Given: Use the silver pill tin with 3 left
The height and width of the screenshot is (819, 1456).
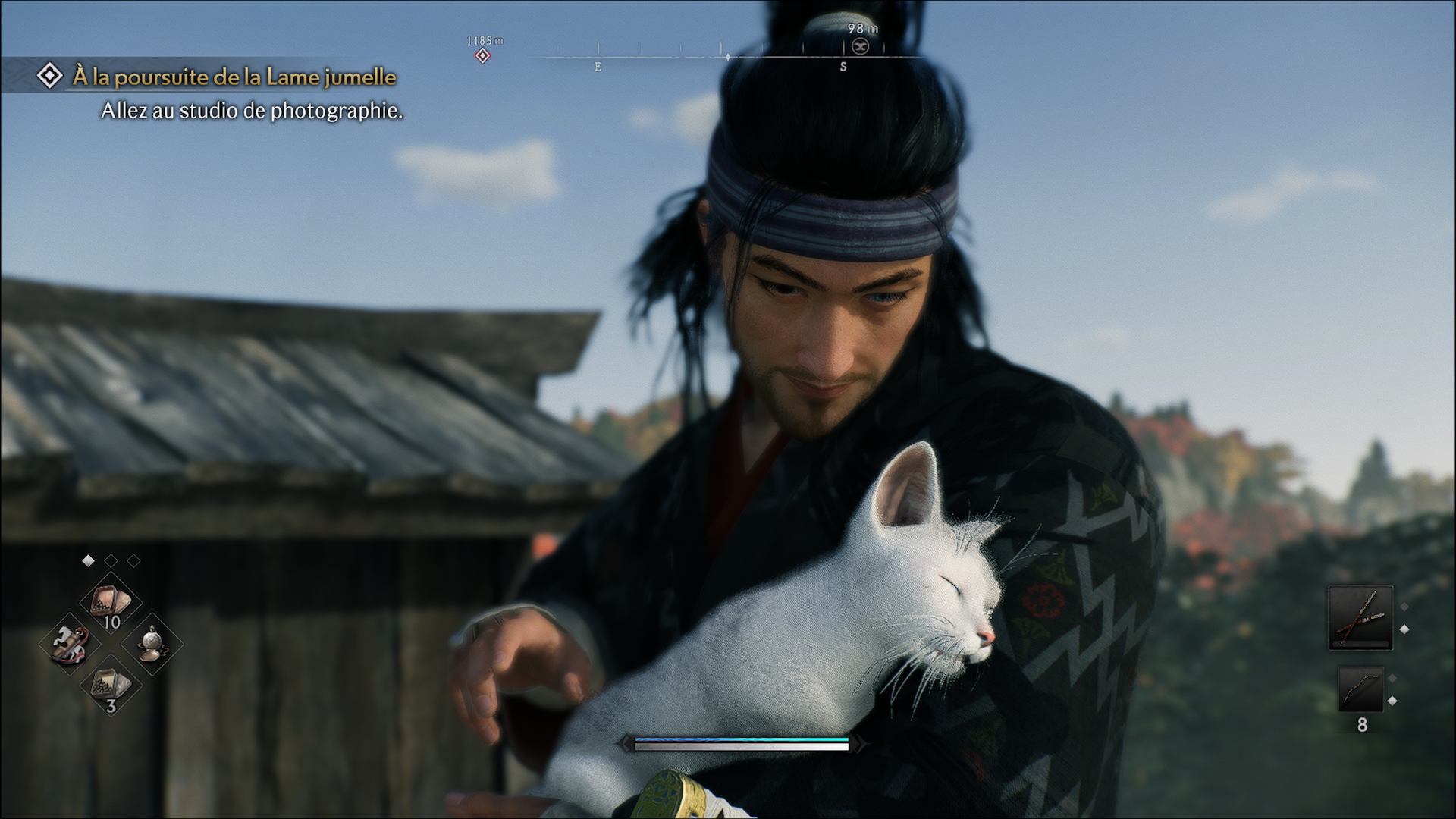Looking at the screenshot, I should point(111,685).
